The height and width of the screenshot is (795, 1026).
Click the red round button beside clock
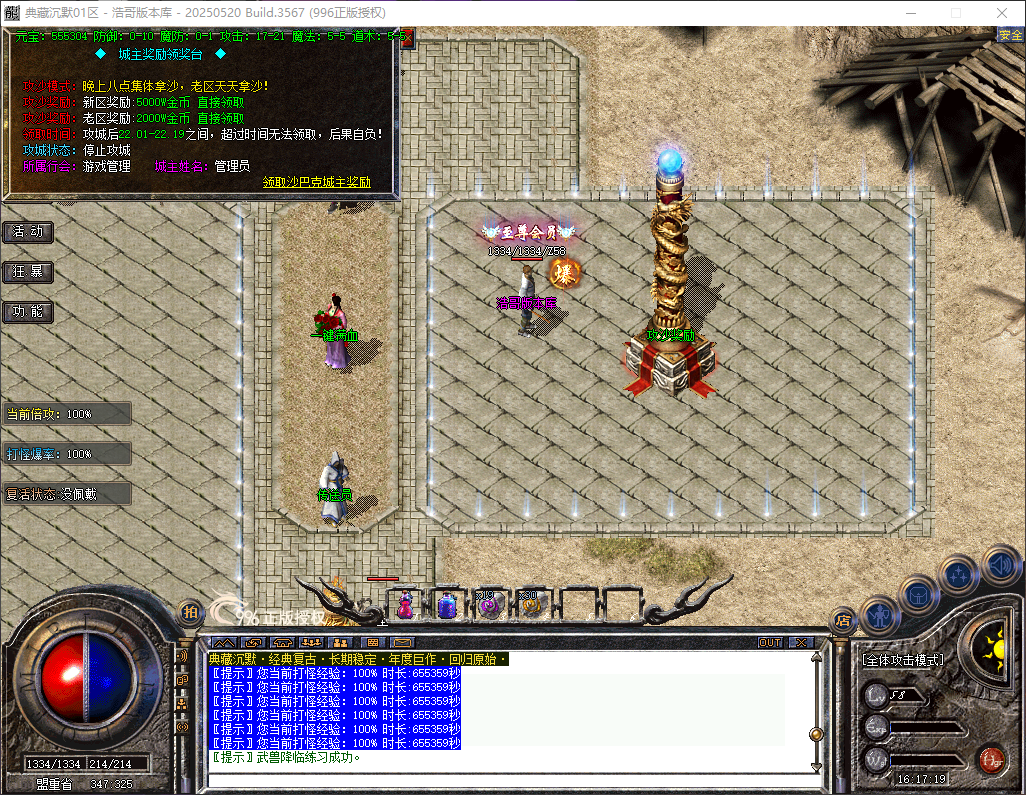[x=991, y=759]
